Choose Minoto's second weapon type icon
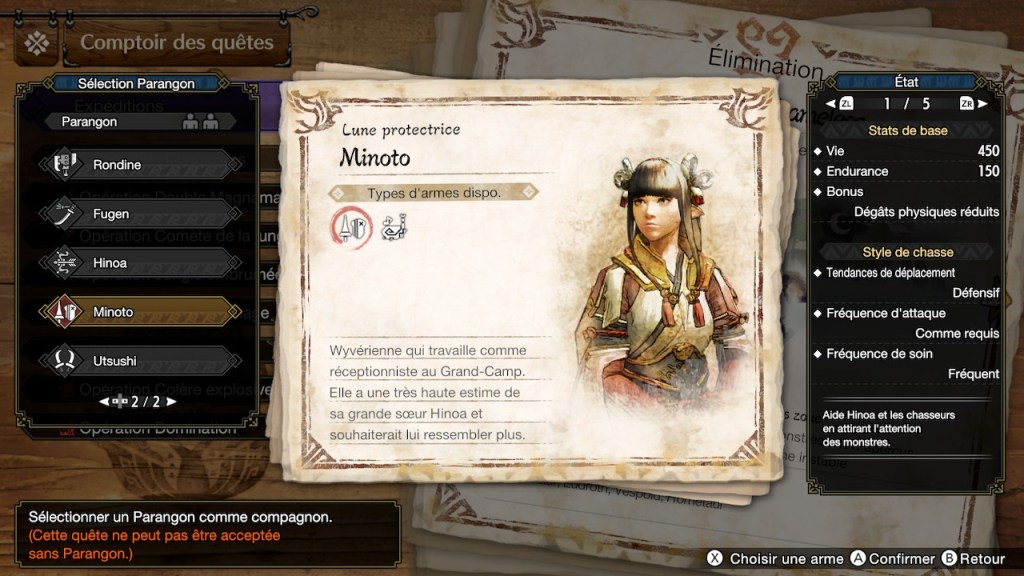The height and width of the screenshot is (576, 1024). 395,228
